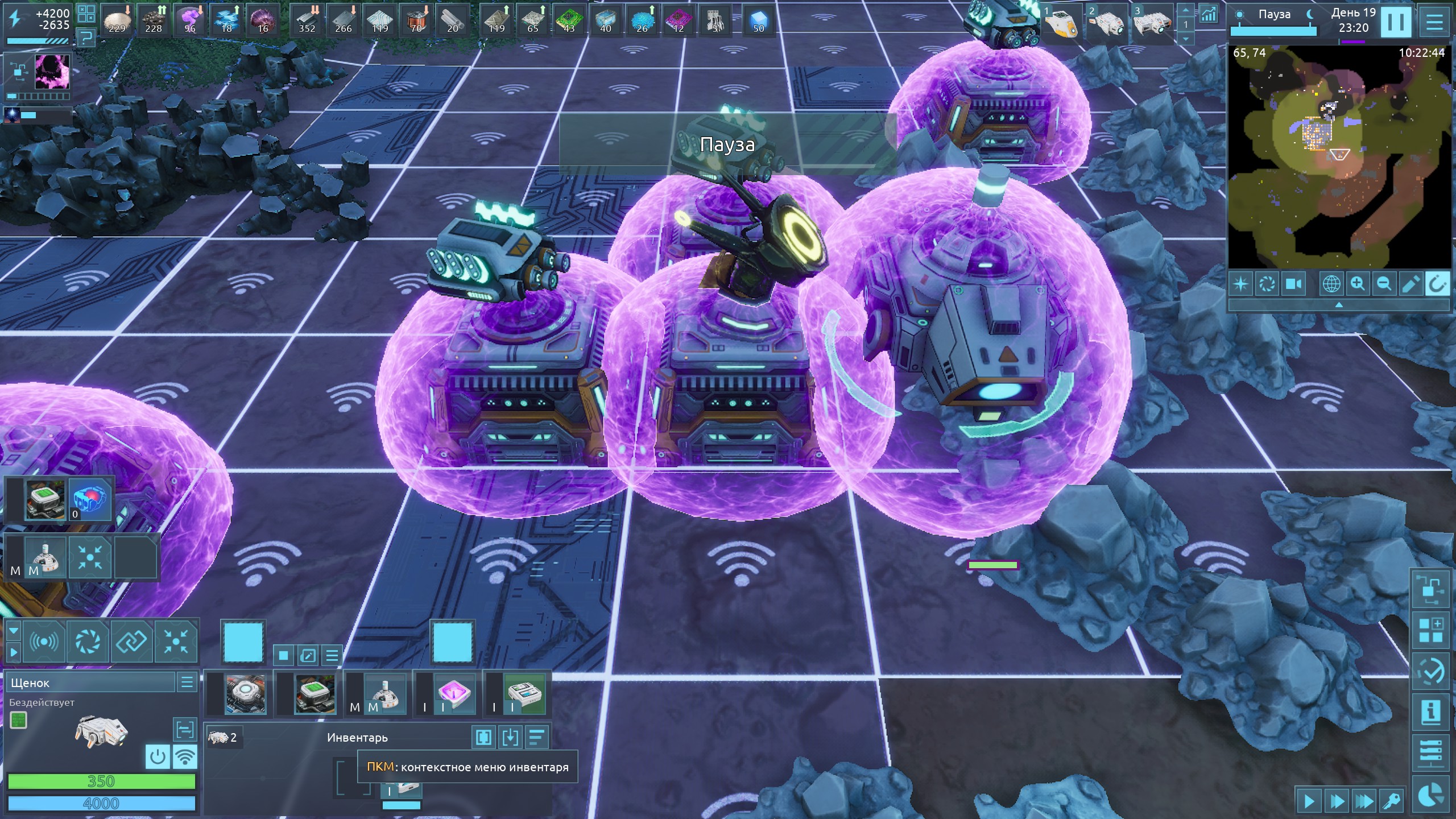Toggle the magnet button under the minimap
Image resolution: width=1456 pixels, height=819 pixels.
pyautogui.click(x=1436, y=283)
